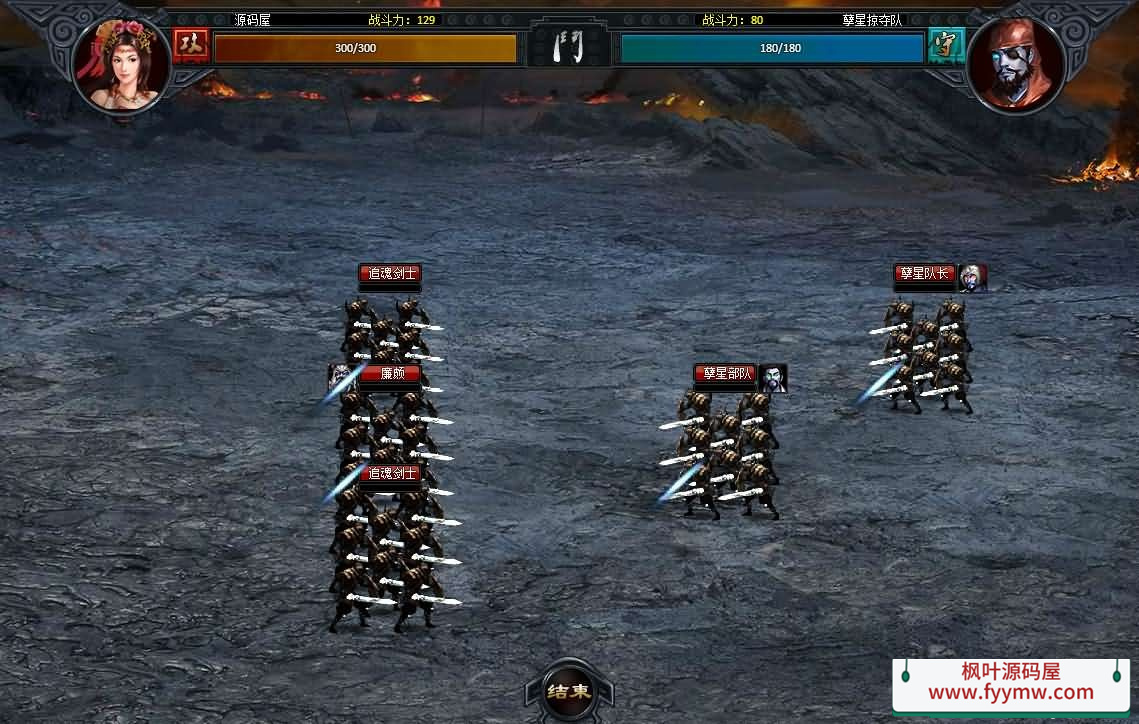Click the center 鬥 battle emblem
Screen dimensions: 1139x724
tap(569, 46)
